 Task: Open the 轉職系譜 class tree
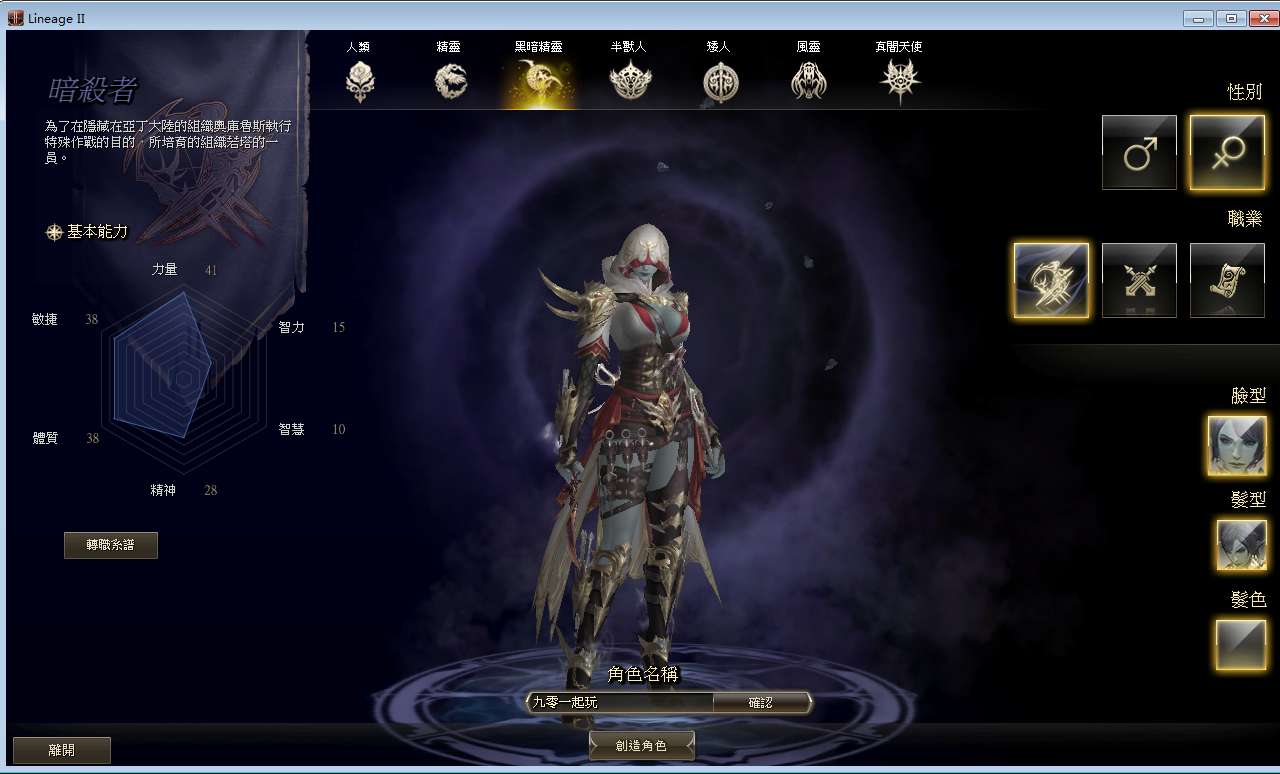pos(110,545)
